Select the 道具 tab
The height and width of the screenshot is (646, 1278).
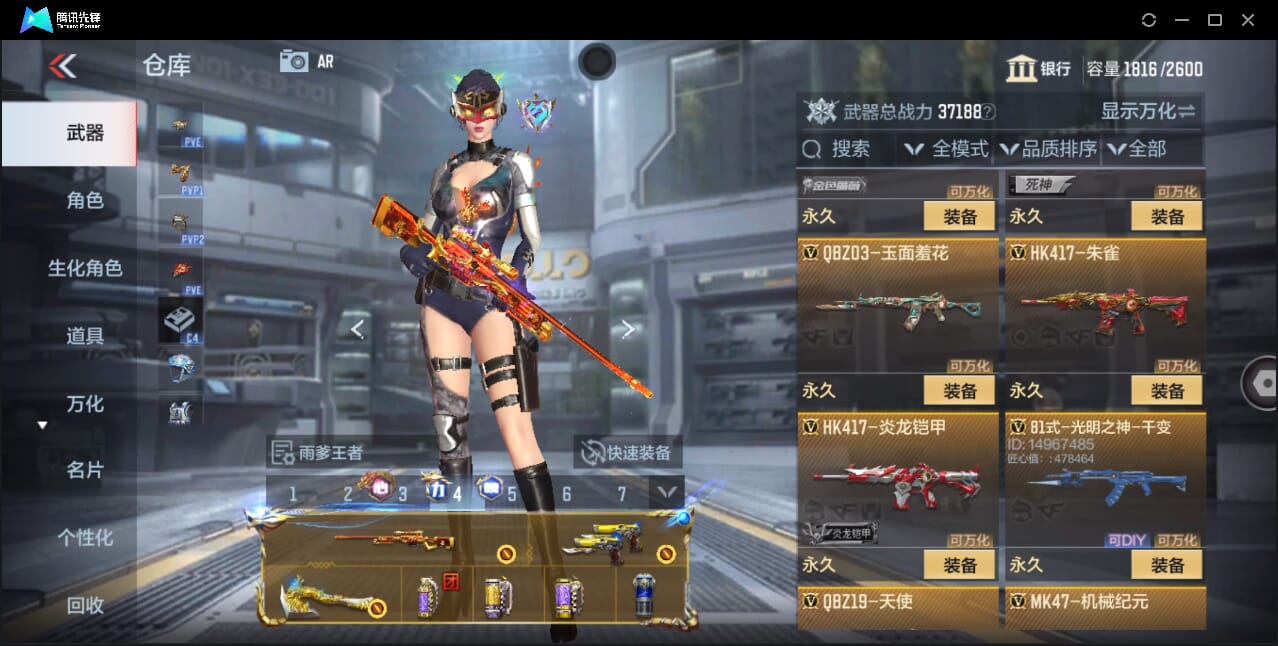(85, 336)
